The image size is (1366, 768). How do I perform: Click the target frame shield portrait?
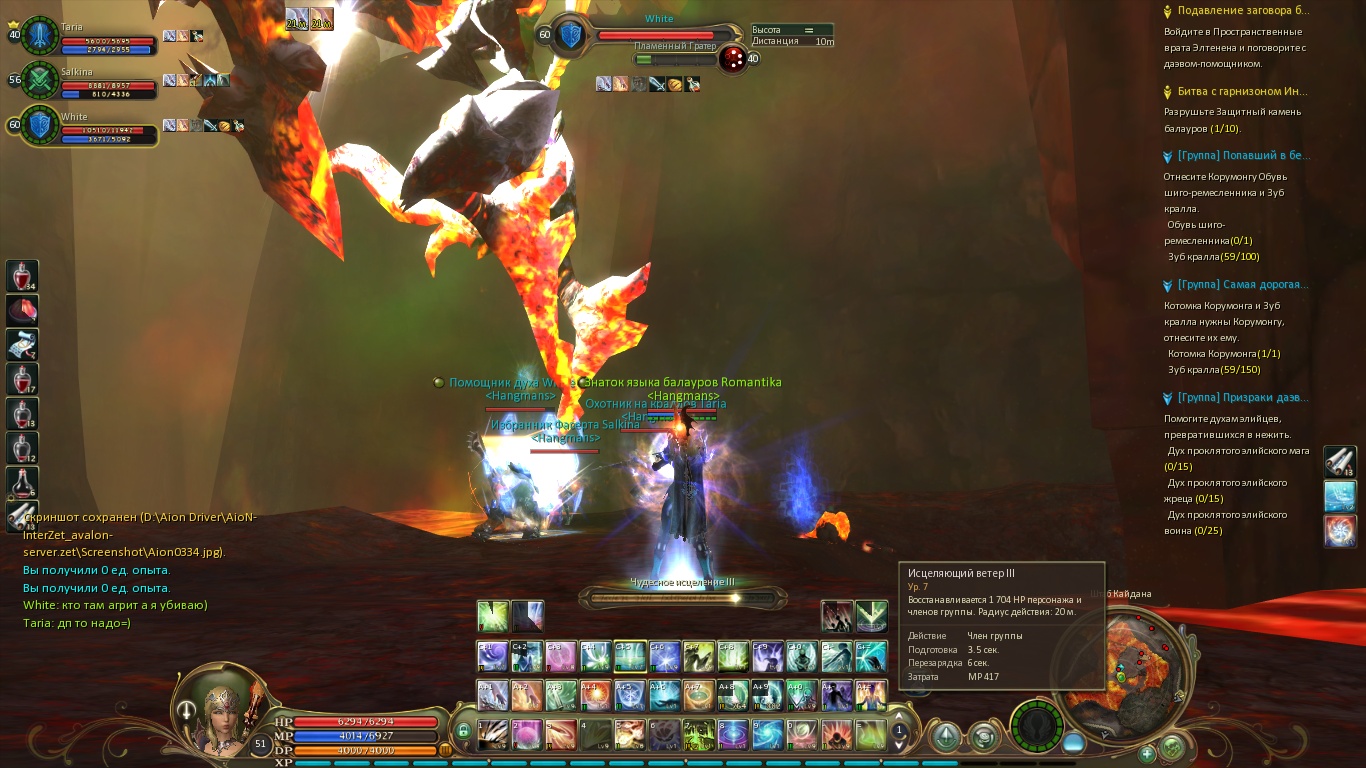(570, 34)
